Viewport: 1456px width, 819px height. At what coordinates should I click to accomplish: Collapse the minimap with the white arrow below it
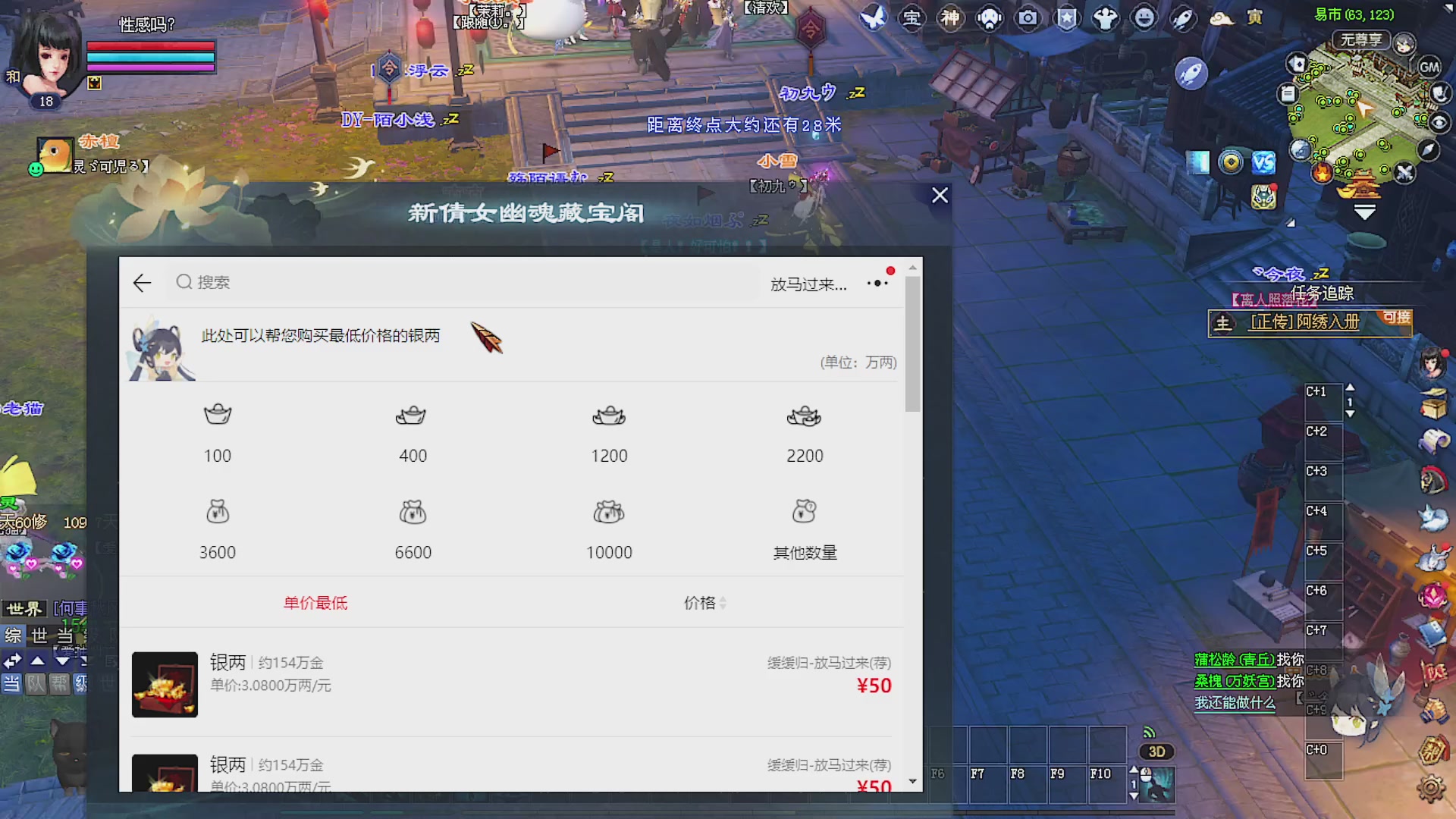tap(1363, 212)
